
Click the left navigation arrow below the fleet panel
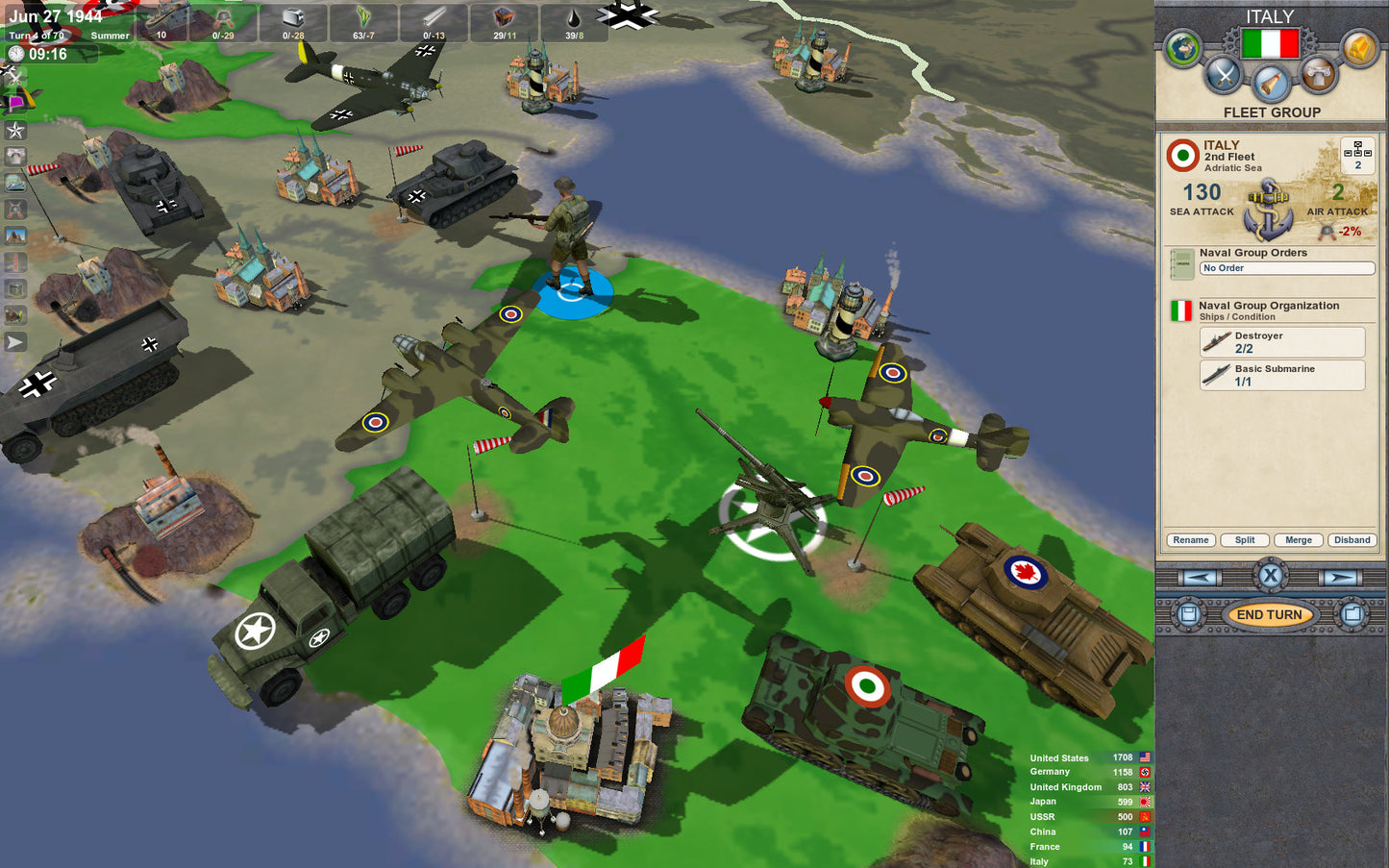1199,576
